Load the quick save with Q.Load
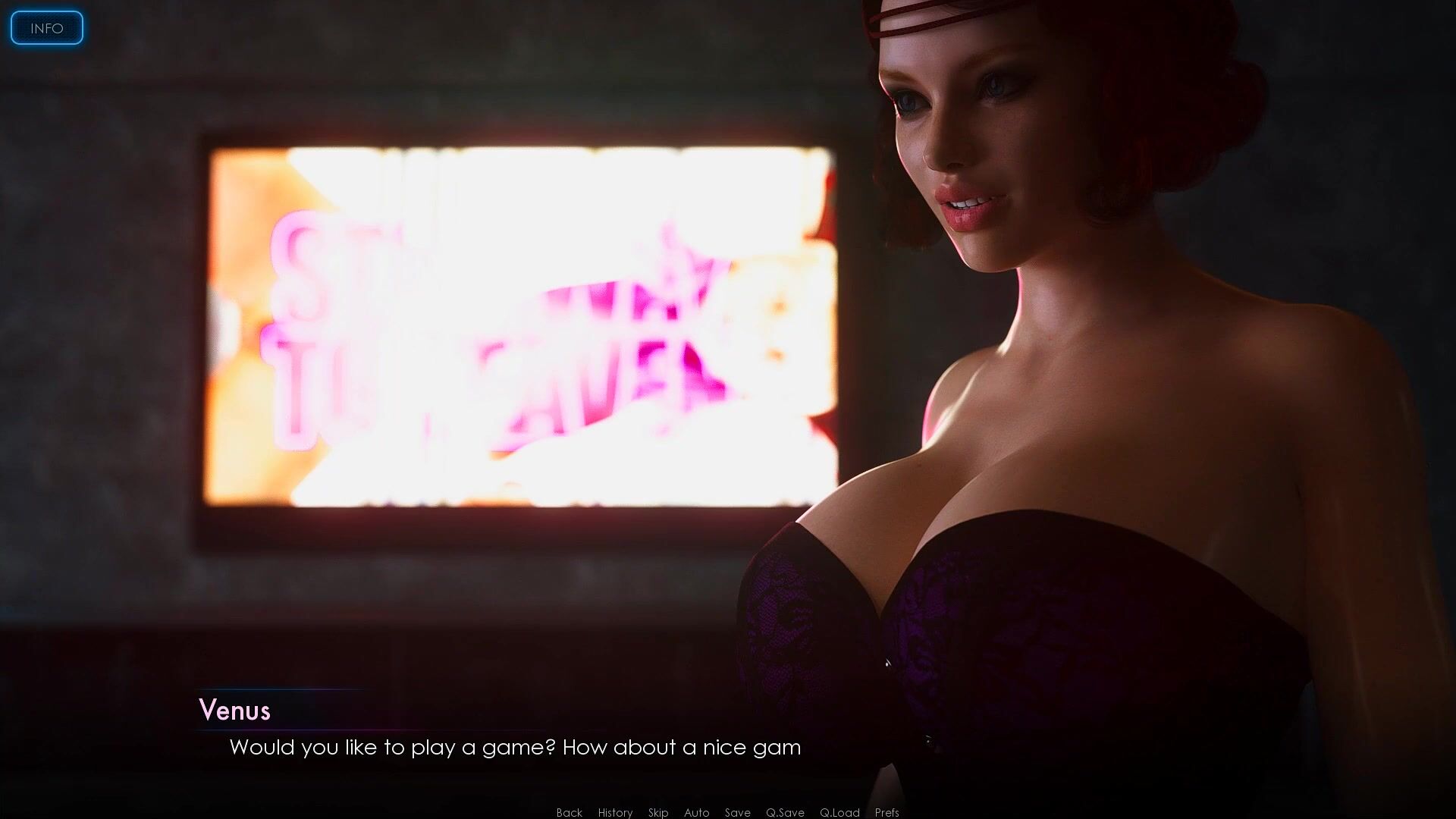 click(839, 812)
